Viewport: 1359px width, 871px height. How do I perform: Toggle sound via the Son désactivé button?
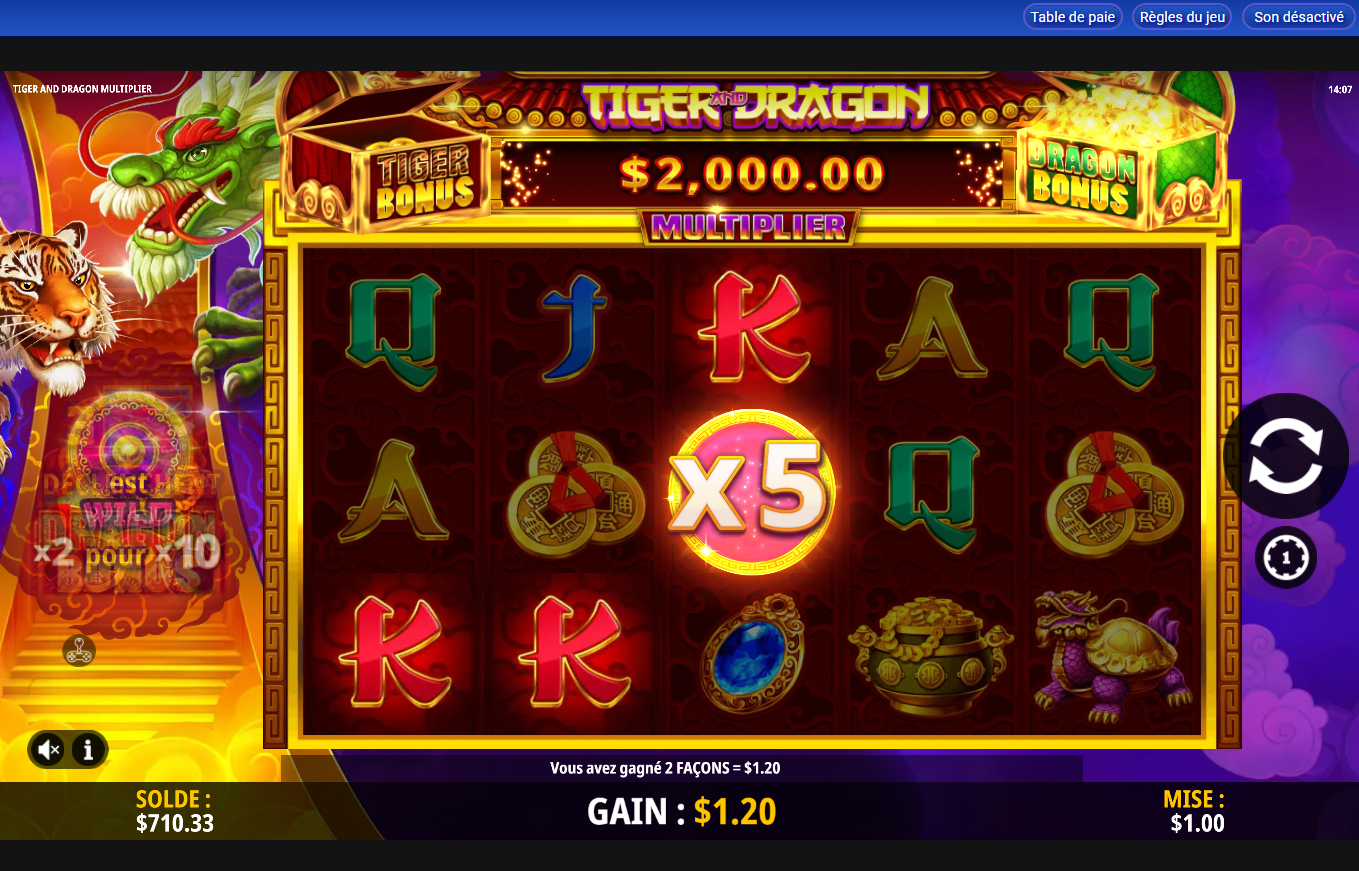[1297, 16]
